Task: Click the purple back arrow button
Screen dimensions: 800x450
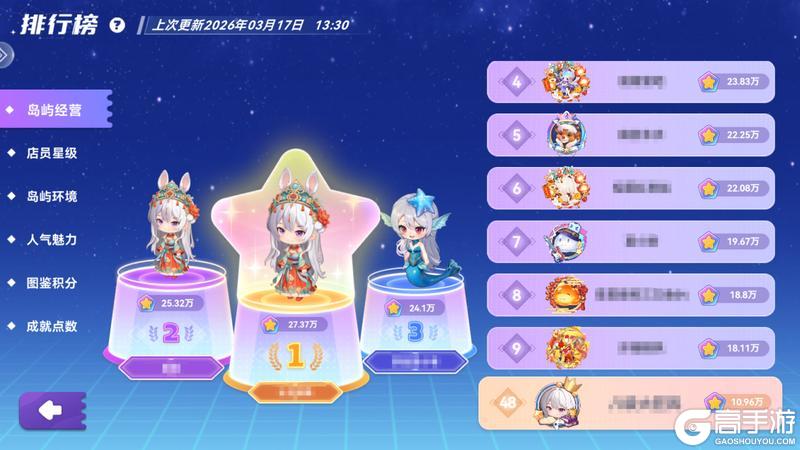Action: [50, 410]
